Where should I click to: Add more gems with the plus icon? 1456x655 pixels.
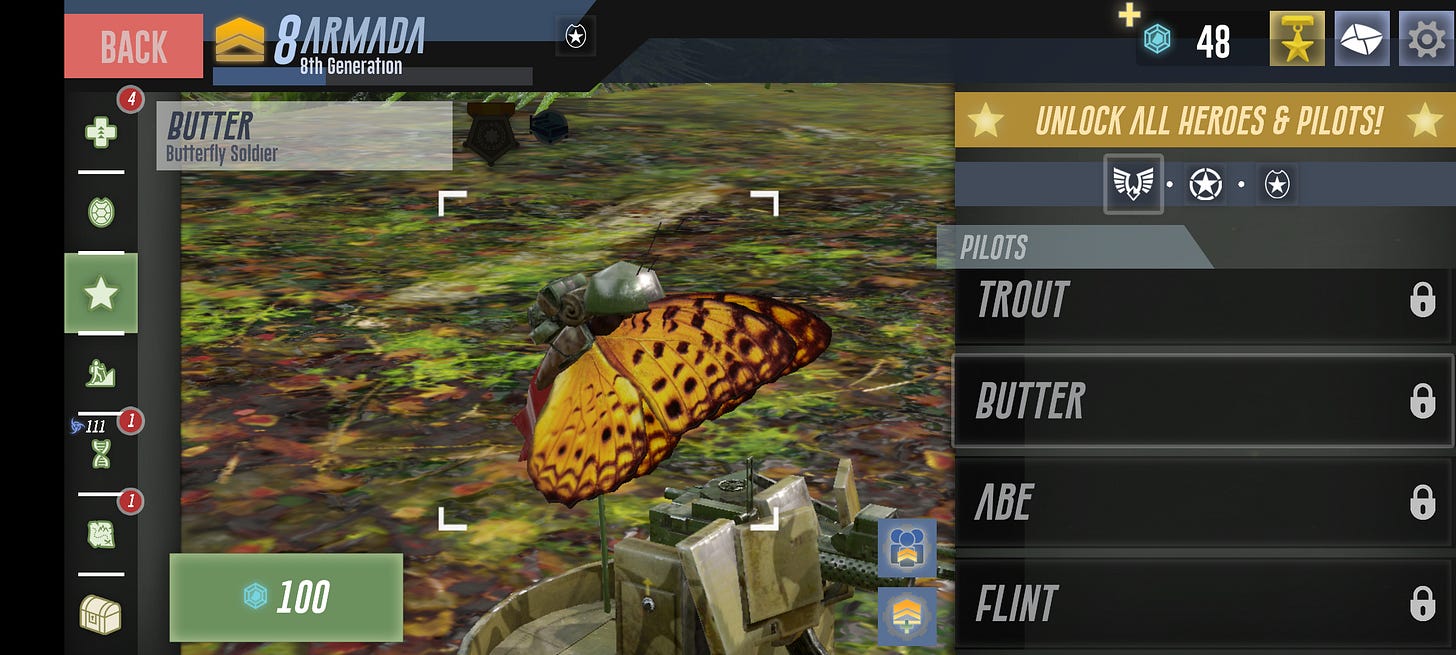[1129, 15]
